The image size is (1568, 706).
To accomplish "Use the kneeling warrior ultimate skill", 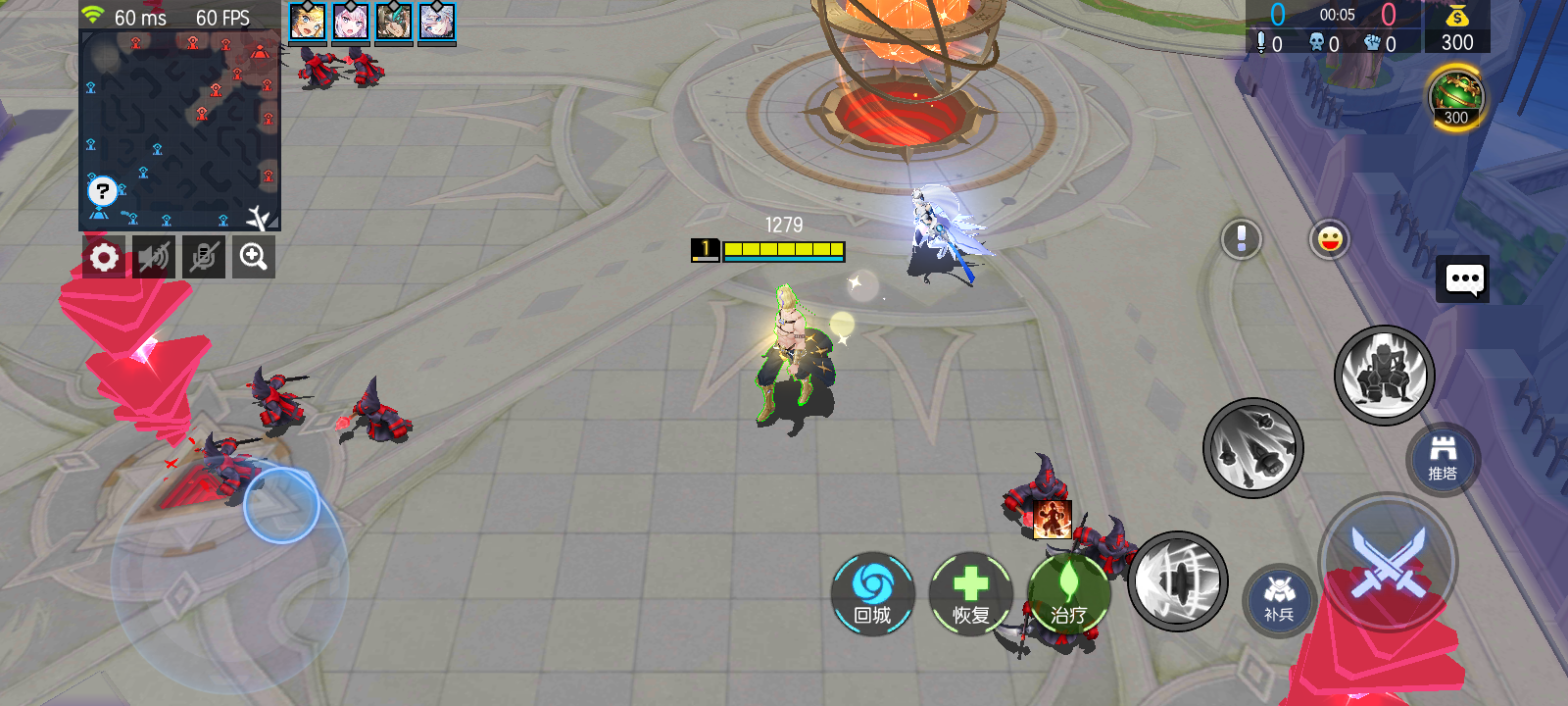I will pyautogui.click(x=1384, y=375).
